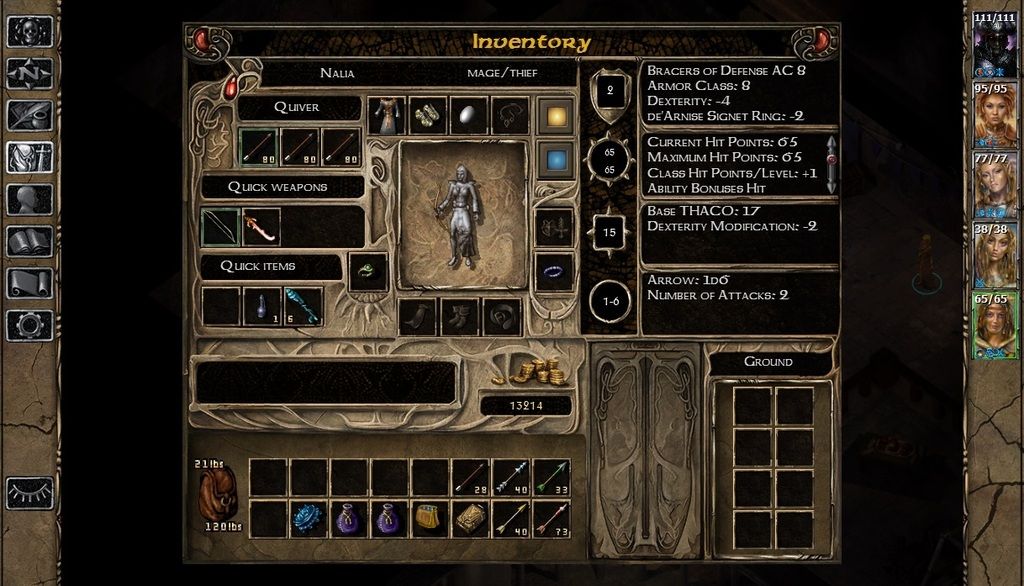
Task: Select the Bracers of Defense slot
Action: click(428, 116)
